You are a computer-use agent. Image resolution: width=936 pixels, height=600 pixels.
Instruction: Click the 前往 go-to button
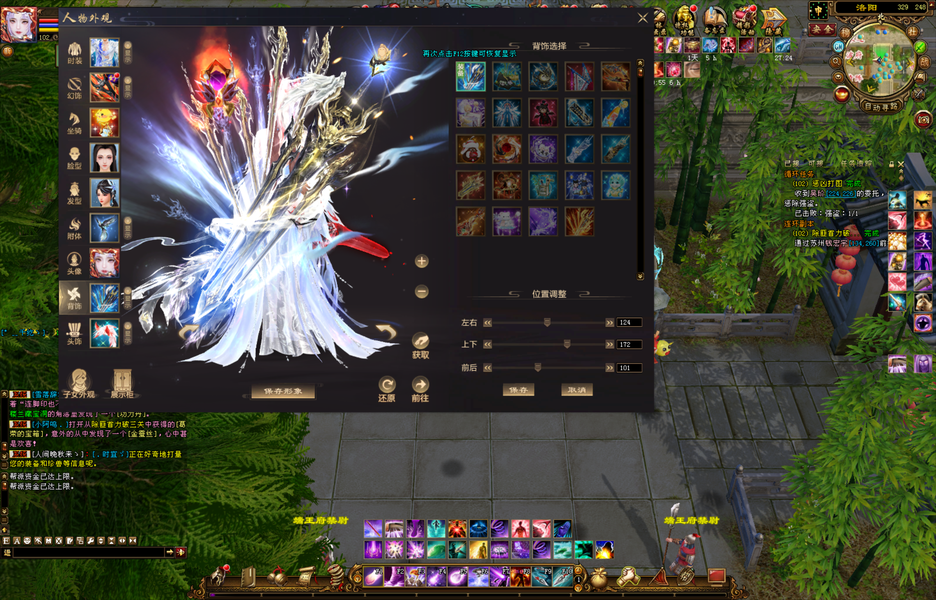pyautogui.click(x=421, y=389)
